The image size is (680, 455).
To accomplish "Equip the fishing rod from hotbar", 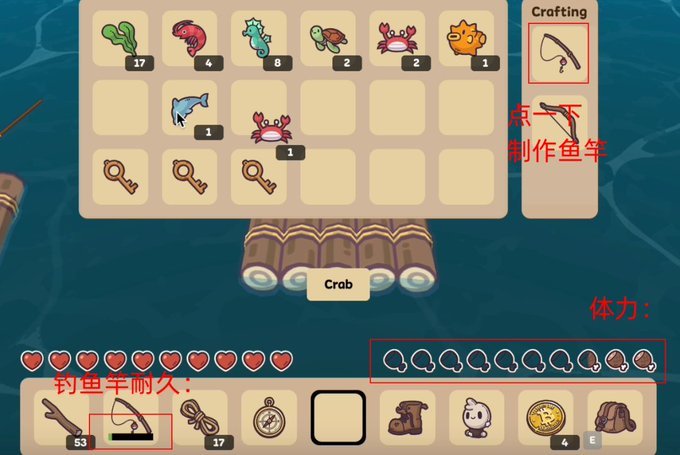I will pos(131,417).
